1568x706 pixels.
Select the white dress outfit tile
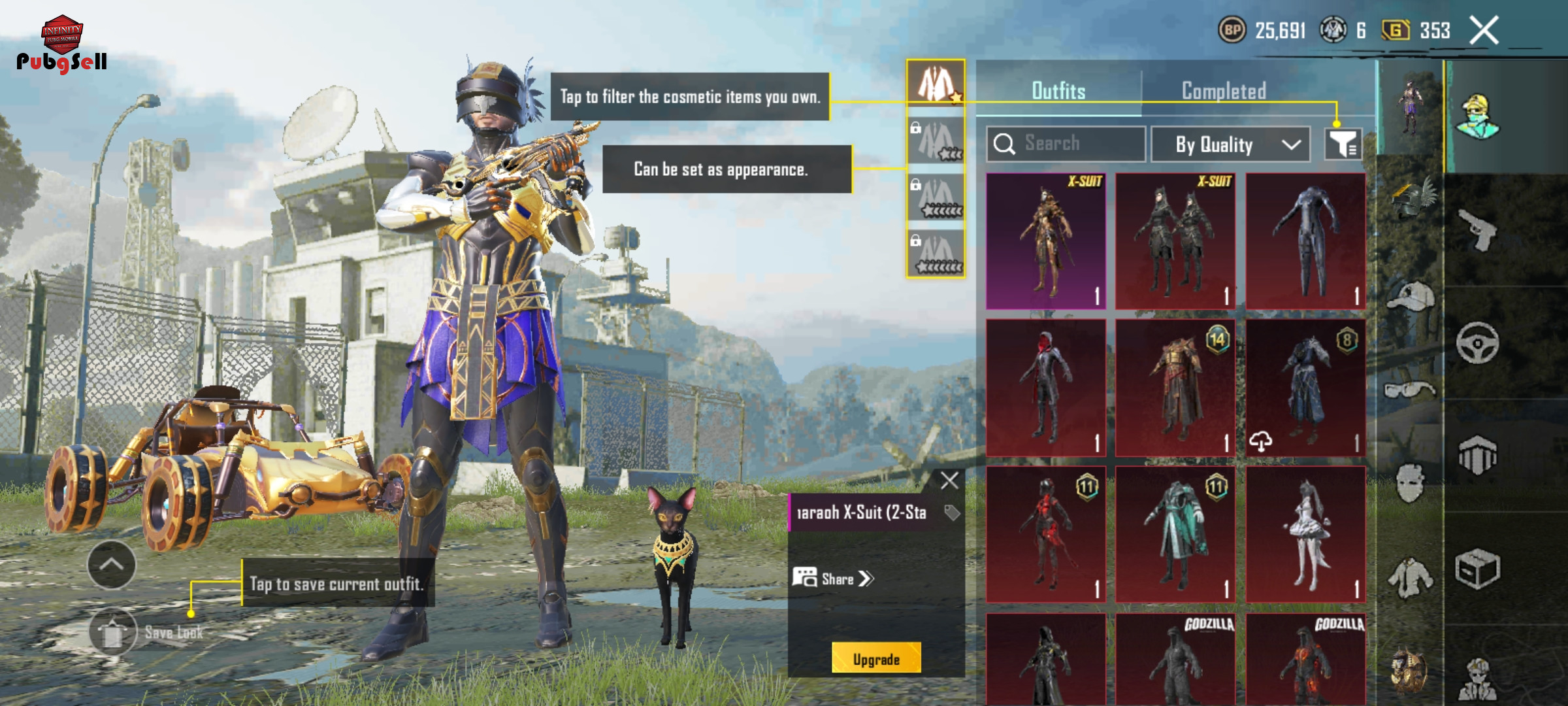point(1305,534)
